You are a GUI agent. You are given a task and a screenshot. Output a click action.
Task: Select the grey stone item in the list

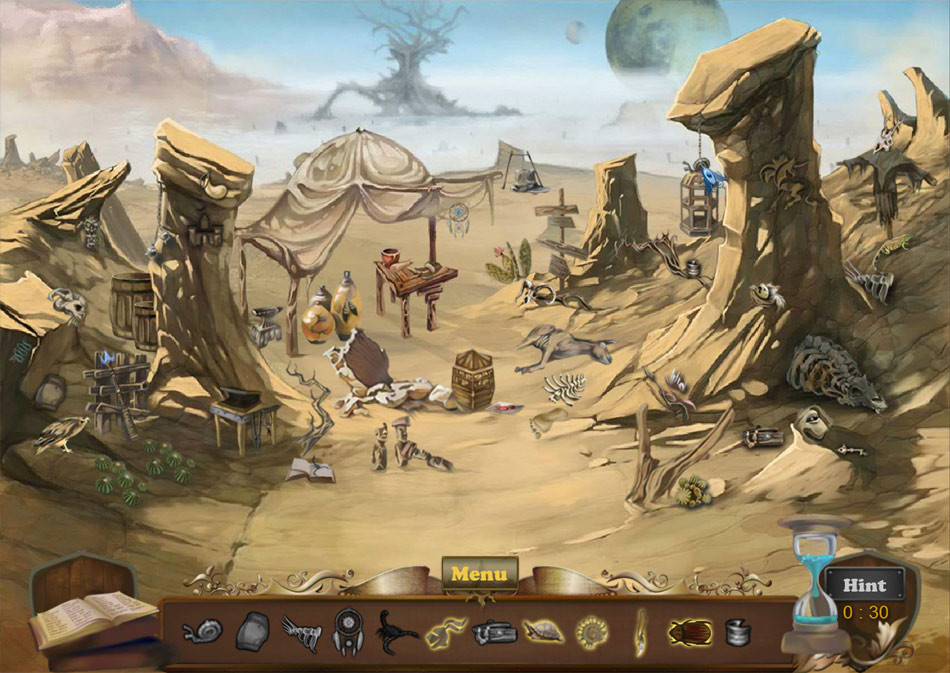(x=252, y=631)
